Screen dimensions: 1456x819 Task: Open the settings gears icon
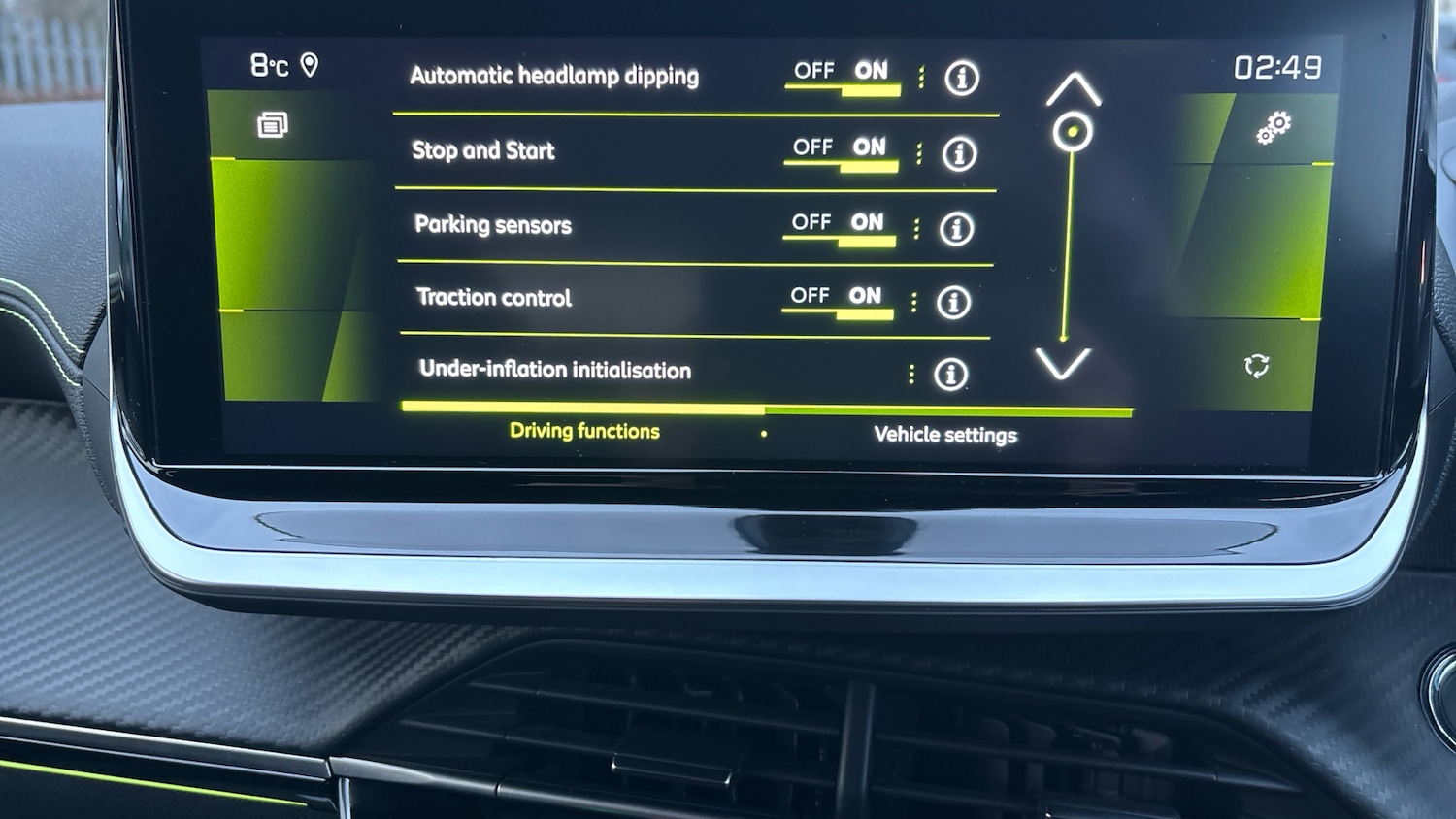[1275, 124]
